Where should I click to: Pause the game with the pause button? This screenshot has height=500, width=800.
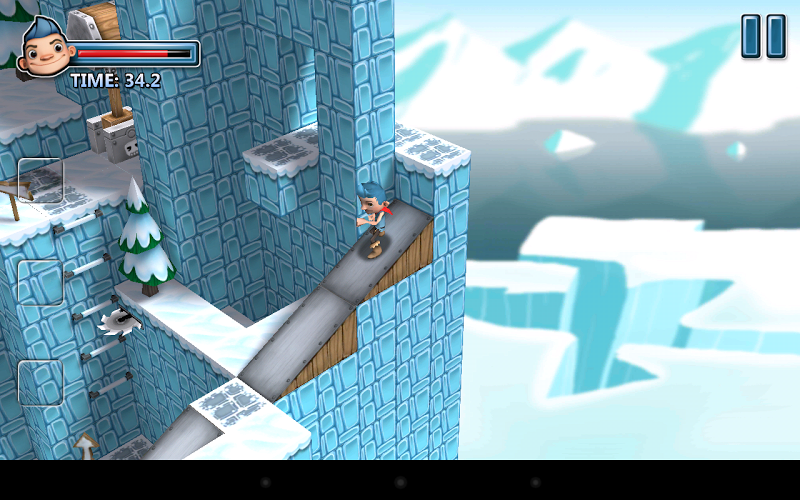(763, 36)
